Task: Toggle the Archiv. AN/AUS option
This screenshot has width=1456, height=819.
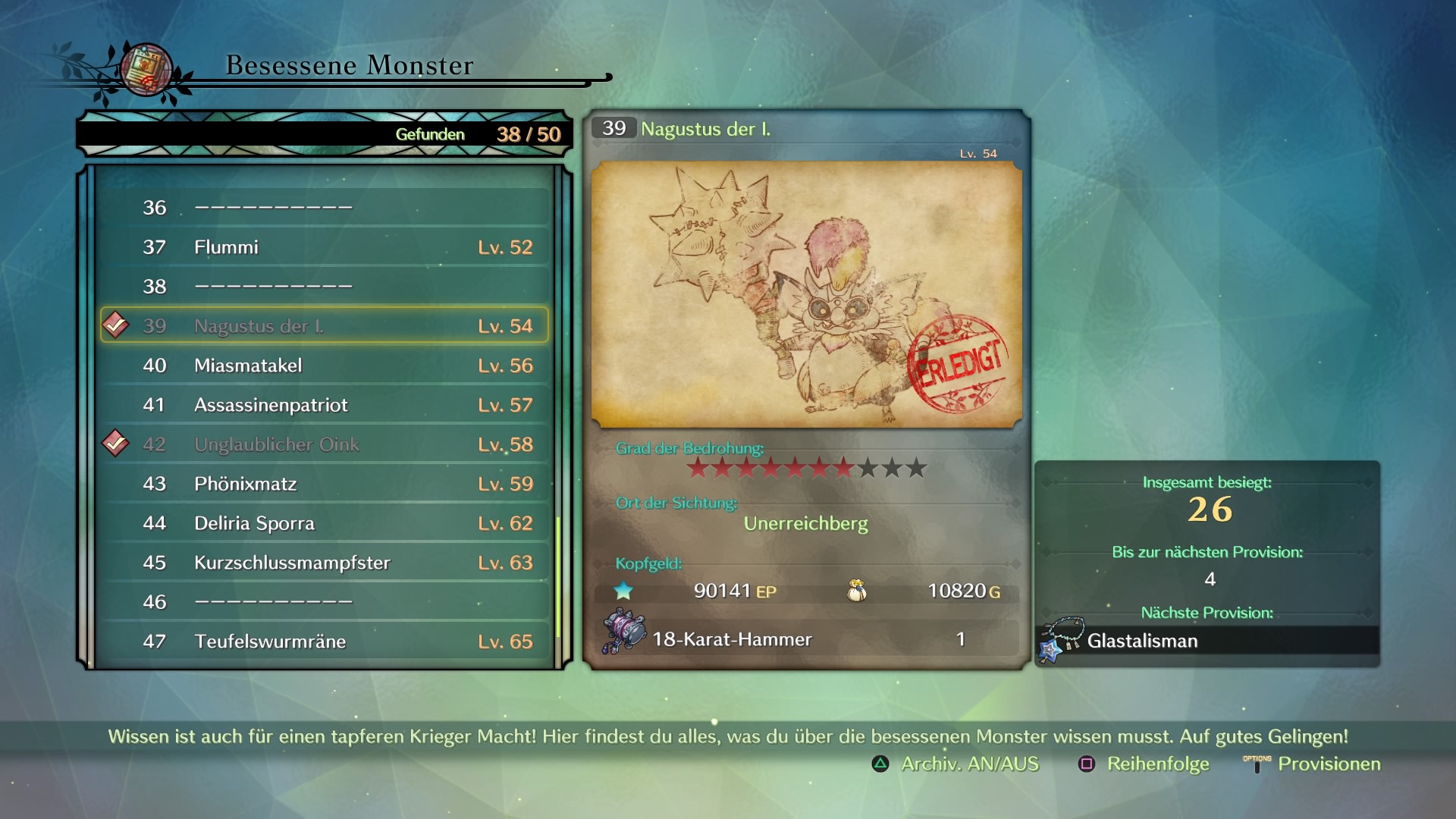Action: (956, 764)
